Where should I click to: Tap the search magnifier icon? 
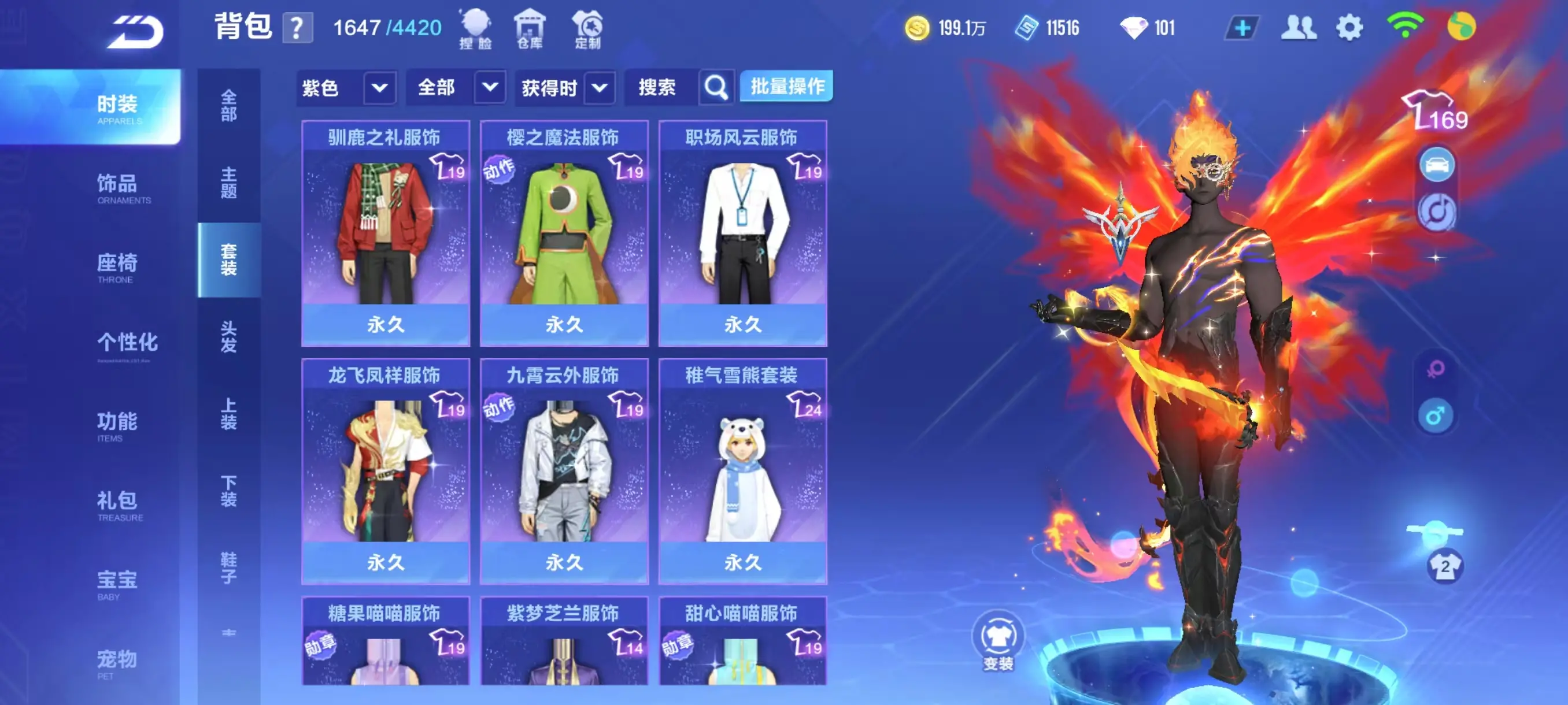click(x=716, y=87)
